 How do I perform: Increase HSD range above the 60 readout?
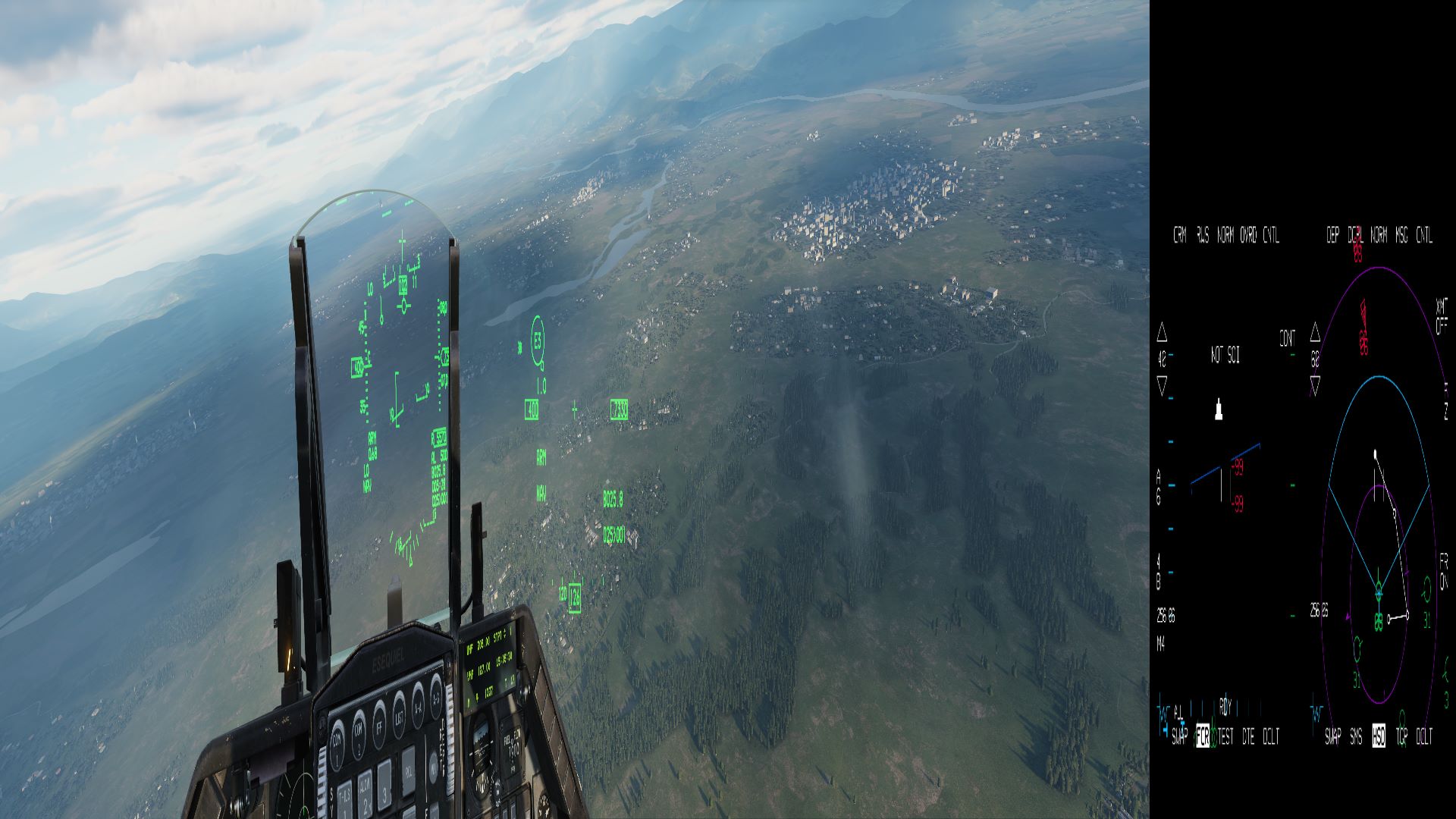tap(1315, 333)
